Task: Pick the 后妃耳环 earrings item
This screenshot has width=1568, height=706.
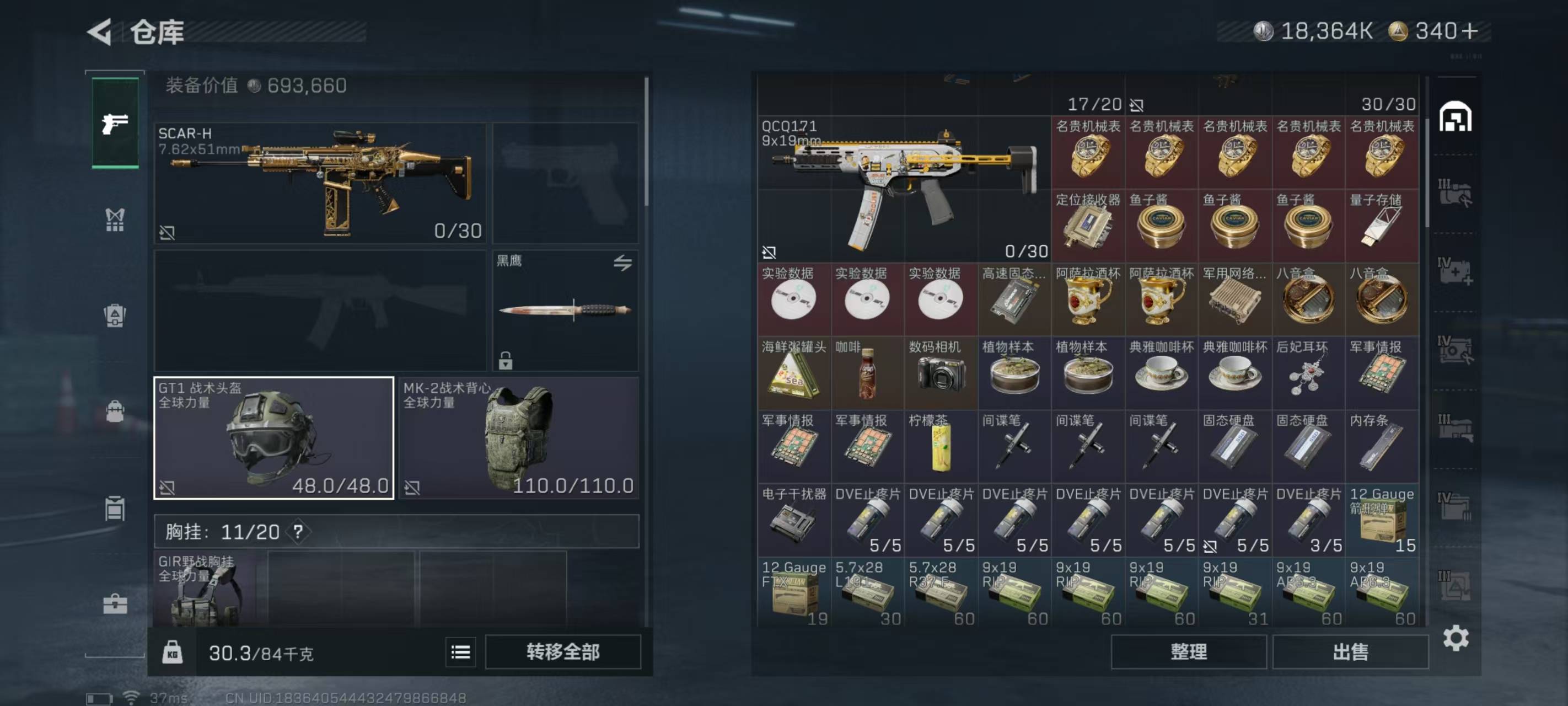Action: point(1308,373)
